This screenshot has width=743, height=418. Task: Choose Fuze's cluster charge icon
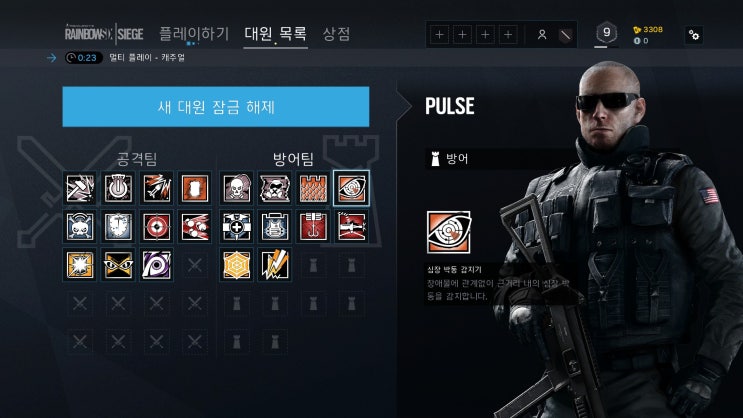coord(194,226)
